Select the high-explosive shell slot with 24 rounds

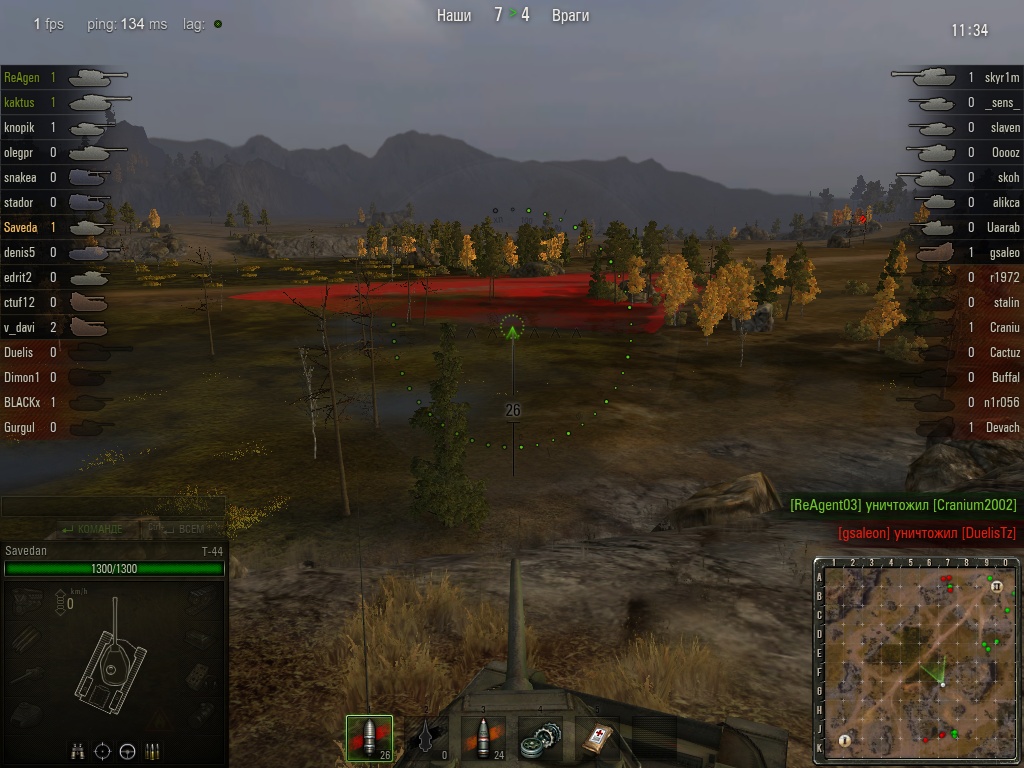pos(483,738)
